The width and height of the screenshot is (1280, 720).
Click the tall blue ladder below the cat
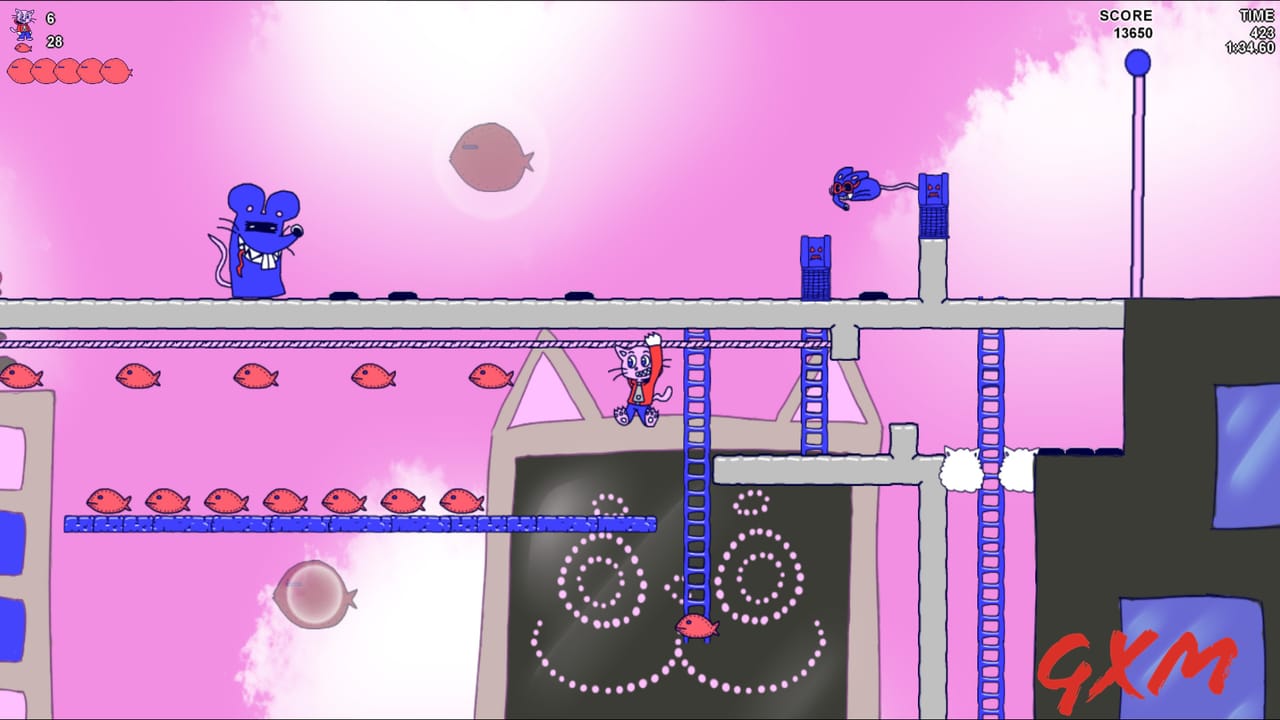pos(697,500)
